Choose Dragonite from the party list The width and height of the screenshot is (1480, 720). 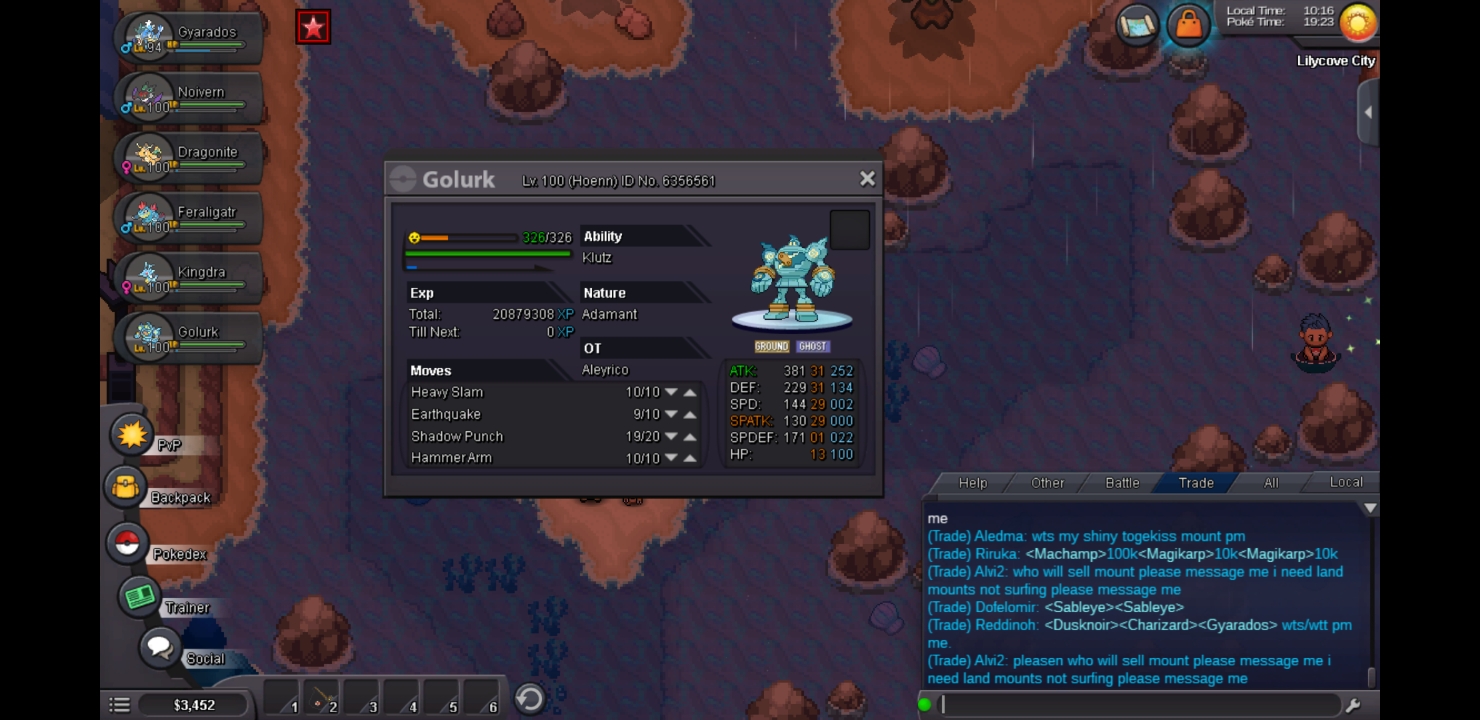click(x=190, y=157)
